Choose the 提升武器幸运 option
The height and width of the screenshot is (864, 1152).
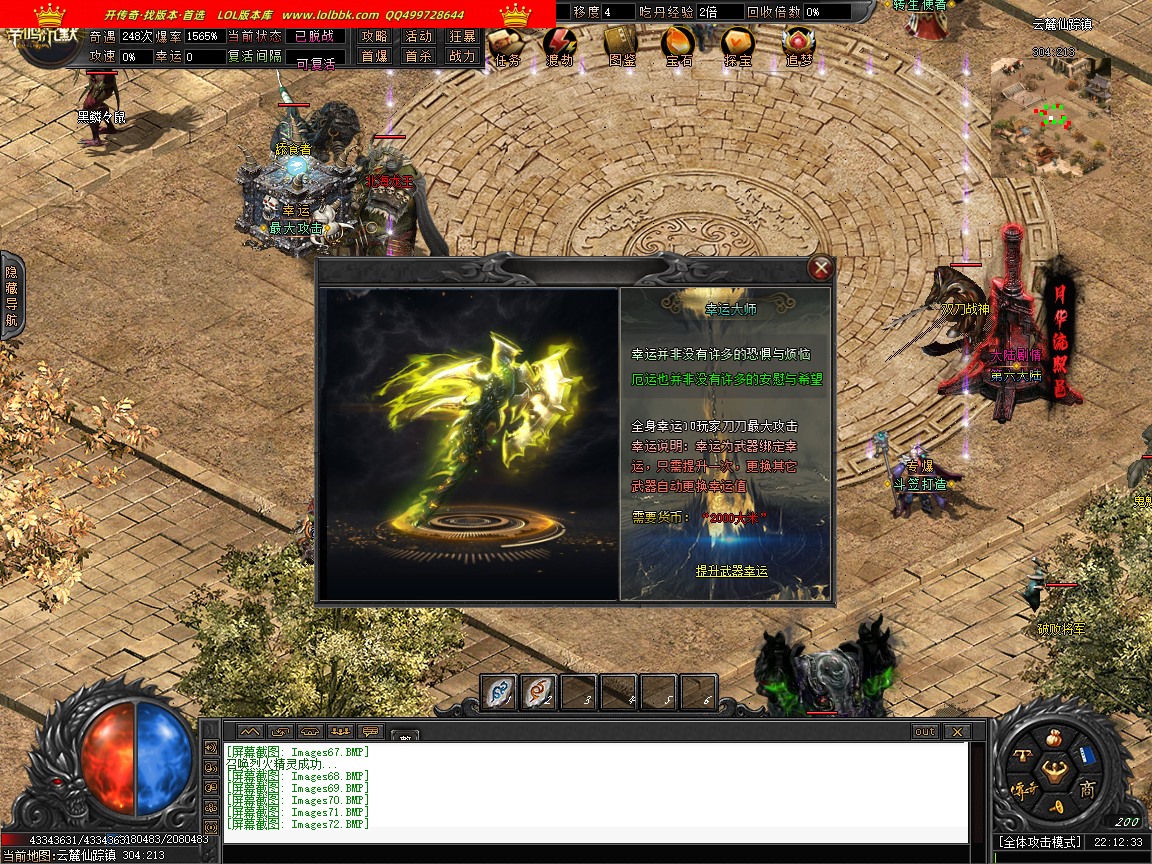(x=732, y=571)
